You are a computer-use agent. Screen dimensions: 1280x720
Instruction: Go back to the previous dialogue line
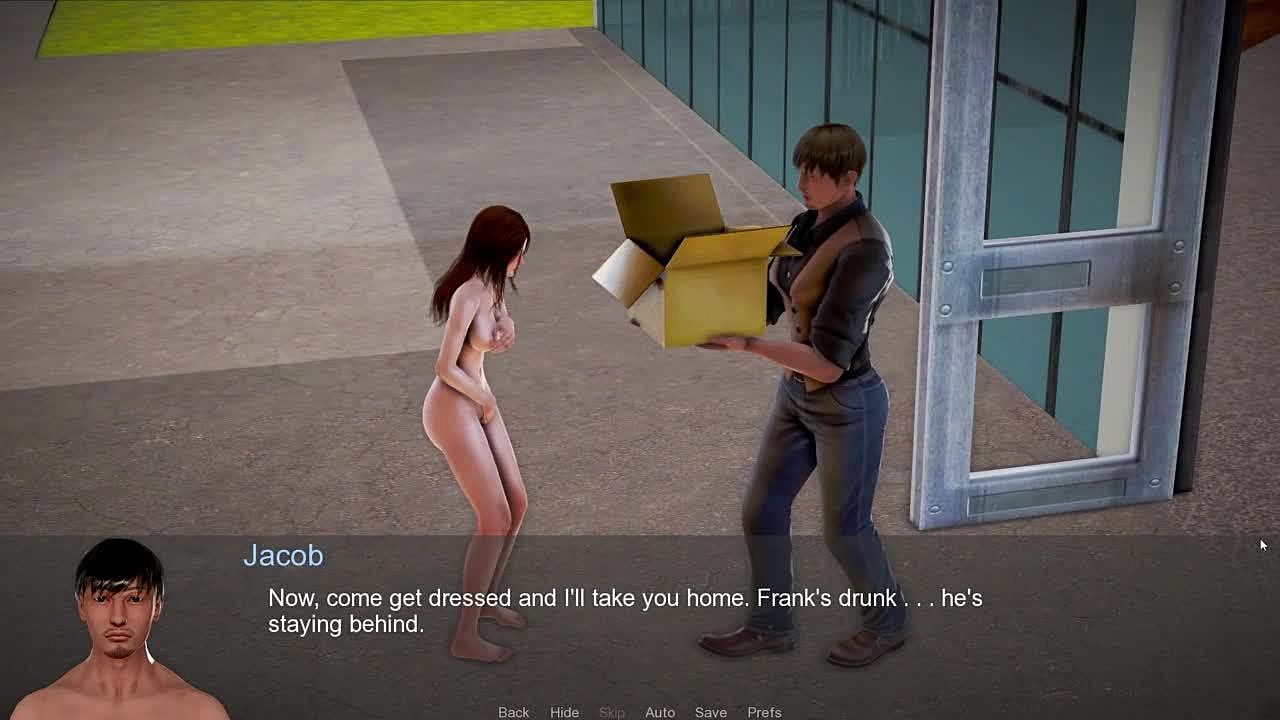(513, 712)
